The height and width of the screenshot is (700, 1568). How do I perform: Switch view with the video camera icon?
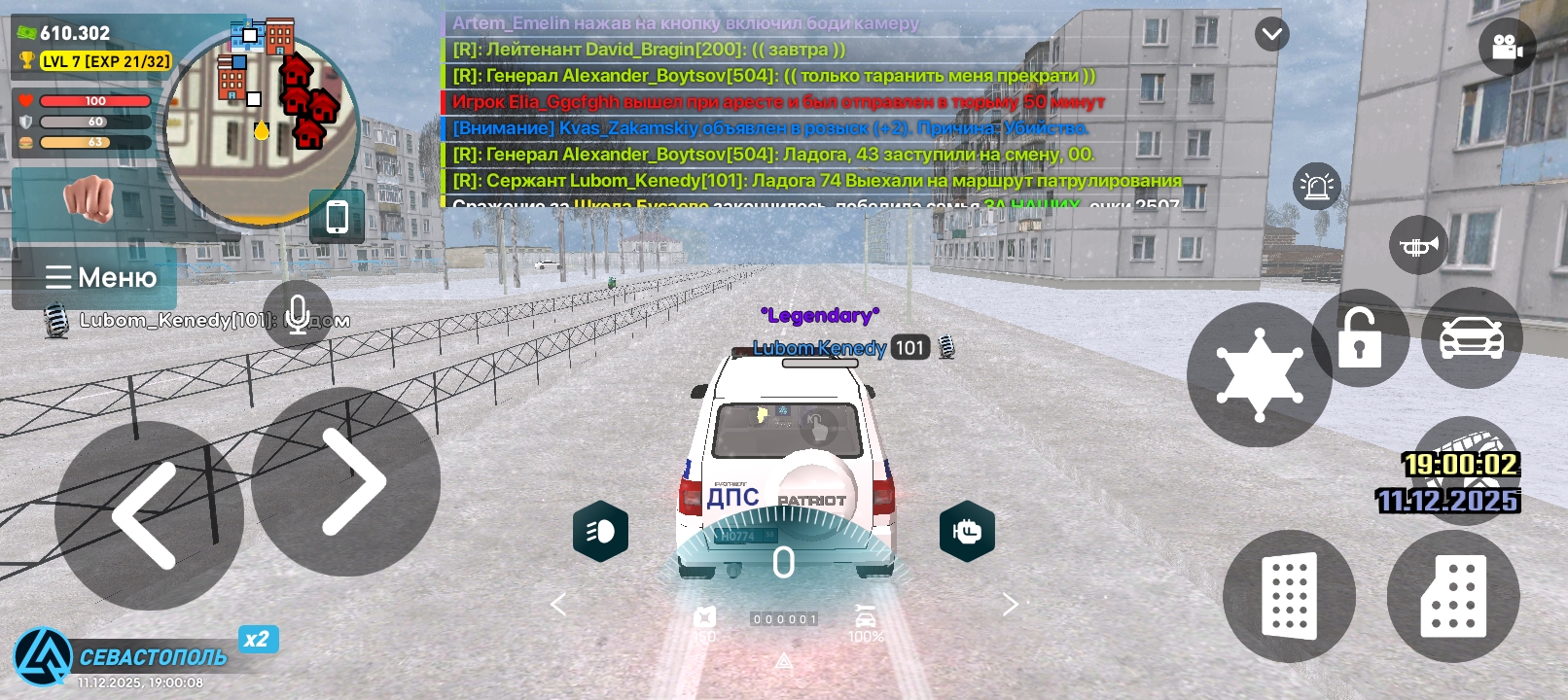[x=1506, y=47]
